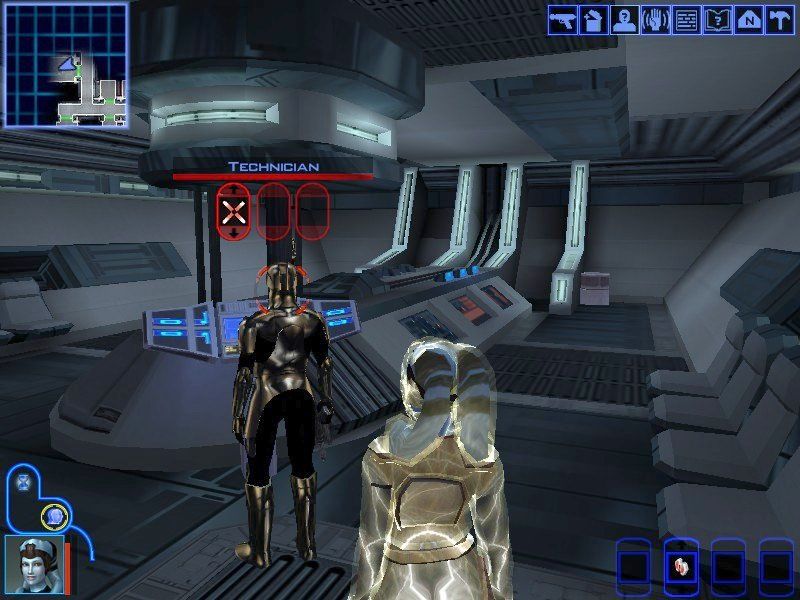Open the Journal book icon
Viewport: 800px width, 600px height.
[x=716, y=19]
